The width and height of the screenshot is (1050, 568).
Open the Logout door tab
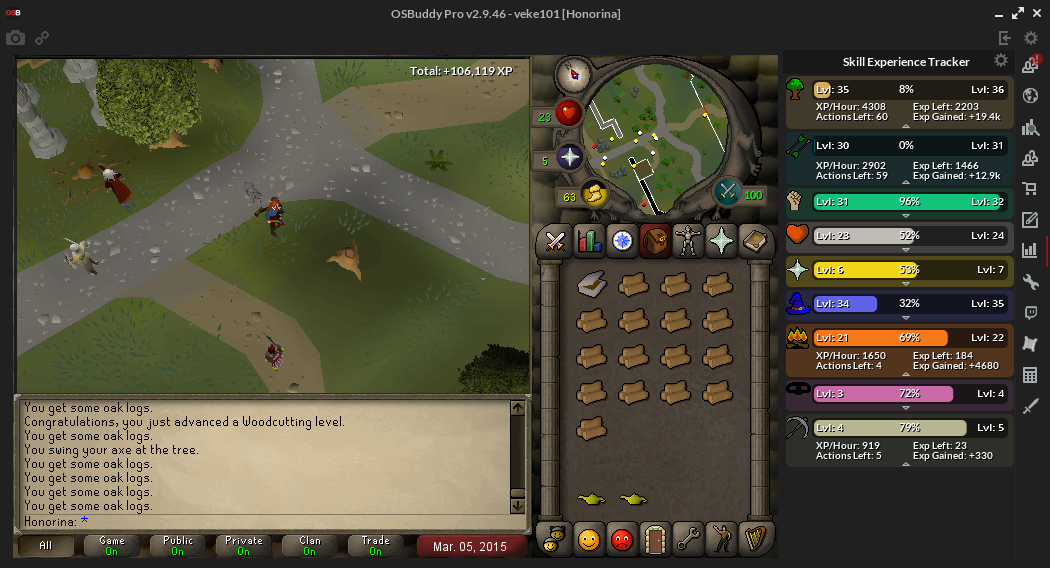pyautogui.click(x=654, y=539)
